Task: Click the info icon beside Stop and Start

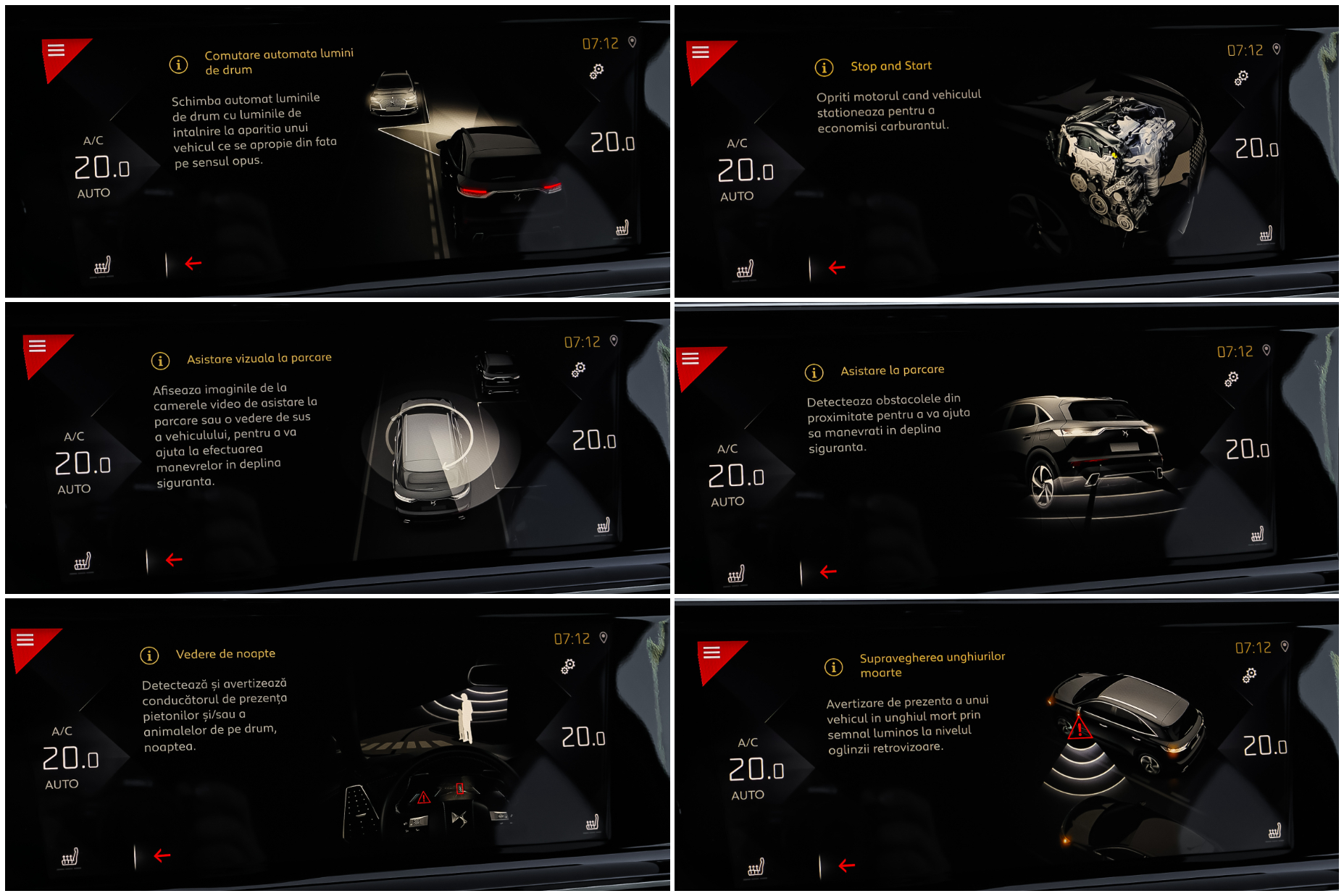Action: click(824, 67)
